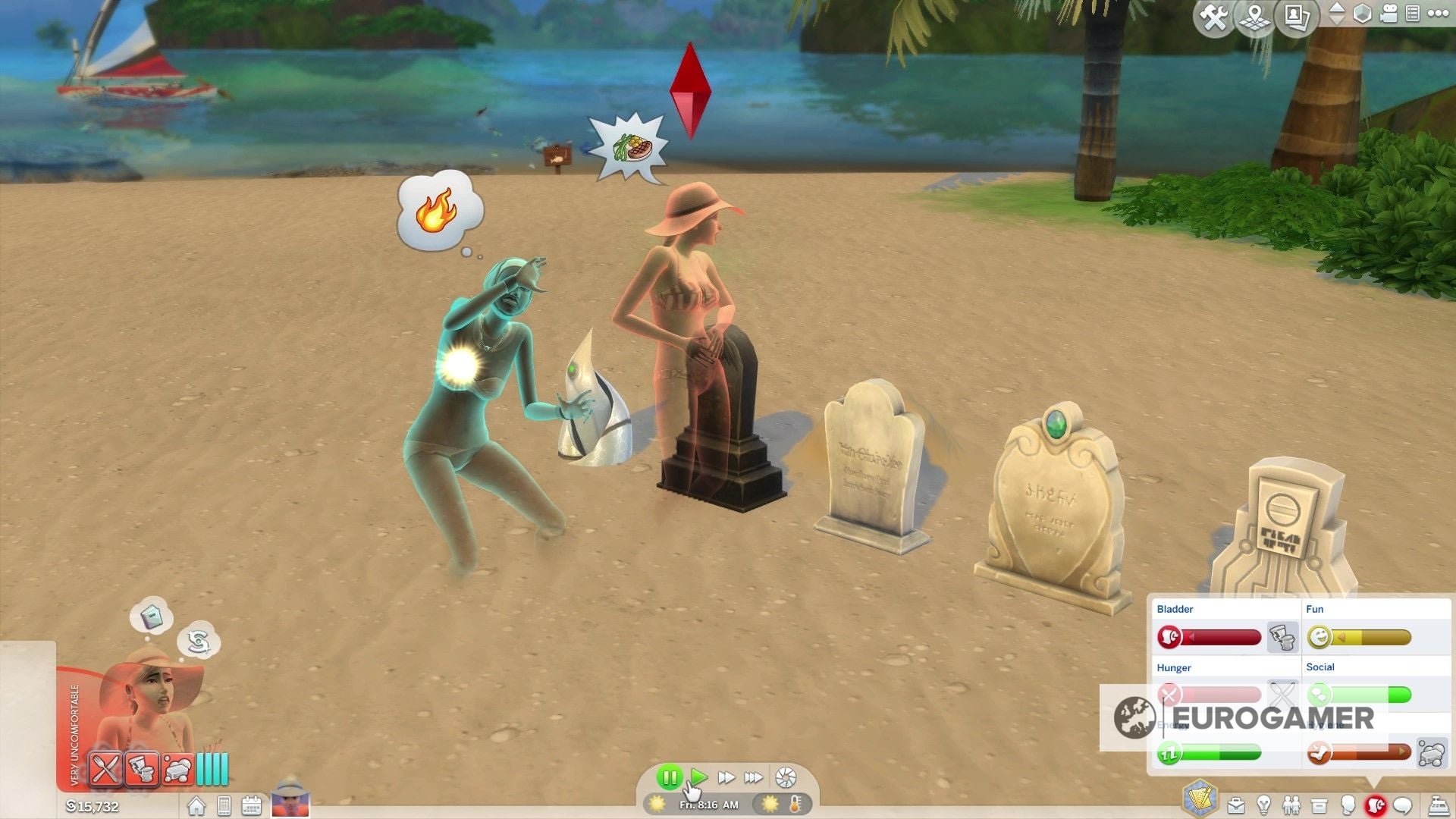
Task: Open the three-dots menu at top right
Action: tap(1439, 14)
